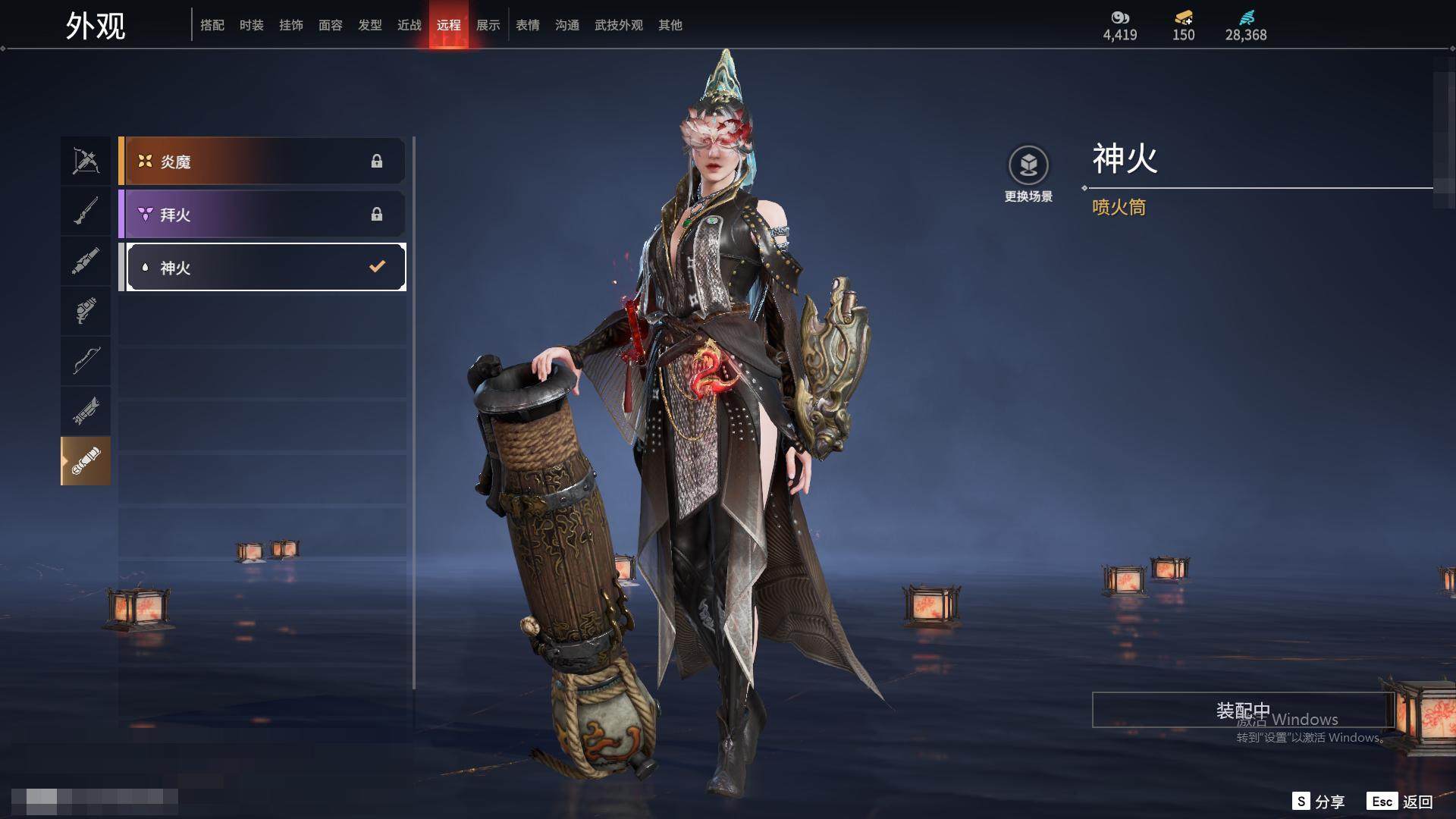
Task: Open the 发型 hairstyle tab
Action: pos(370,25)
